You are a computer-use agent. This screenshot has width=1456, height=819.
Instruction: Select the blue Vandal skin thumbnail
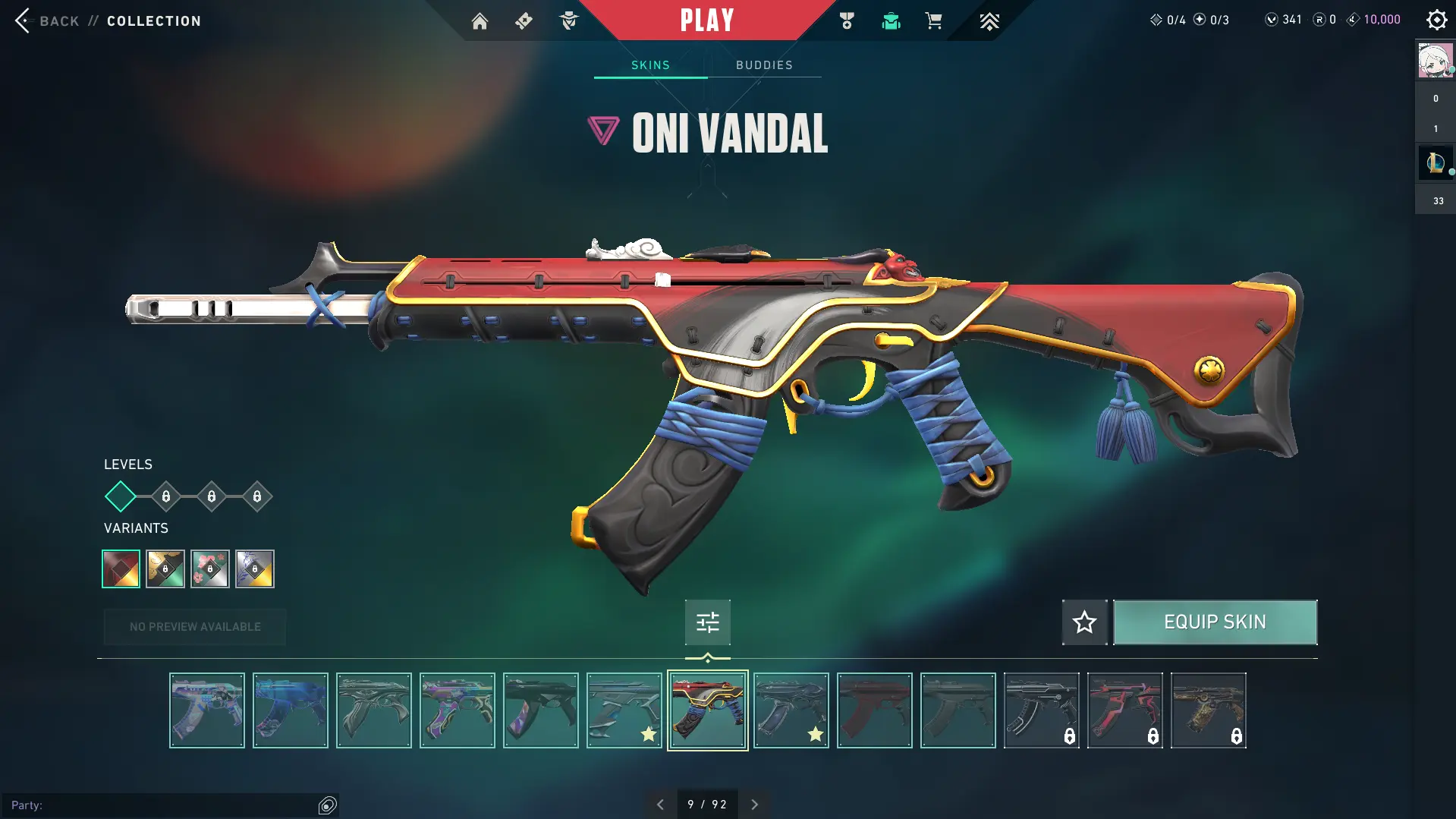click(x=291, y=710)
